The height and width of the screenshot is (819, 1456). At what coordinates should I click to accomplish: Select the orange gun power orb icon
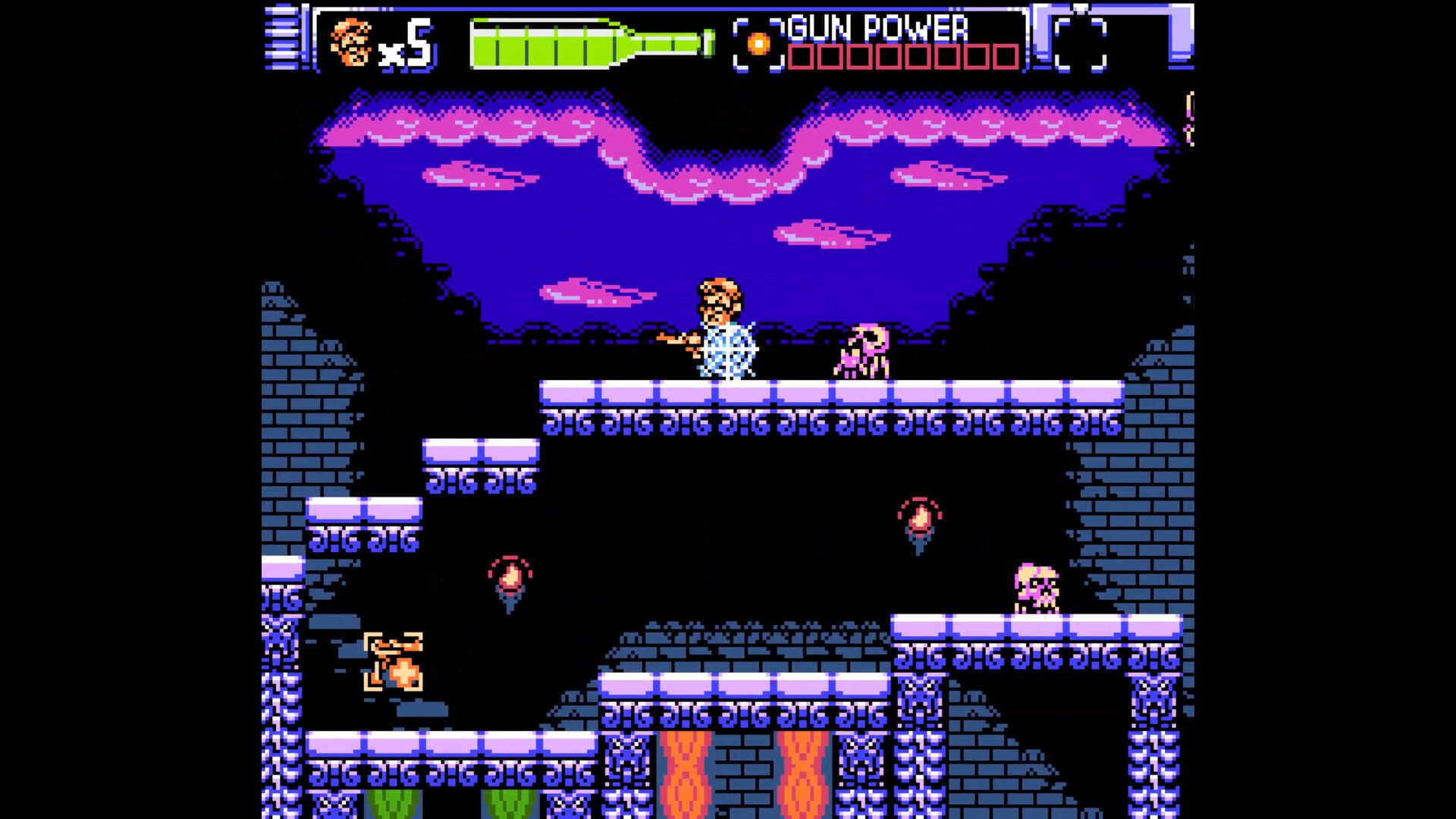coord(758,42)
